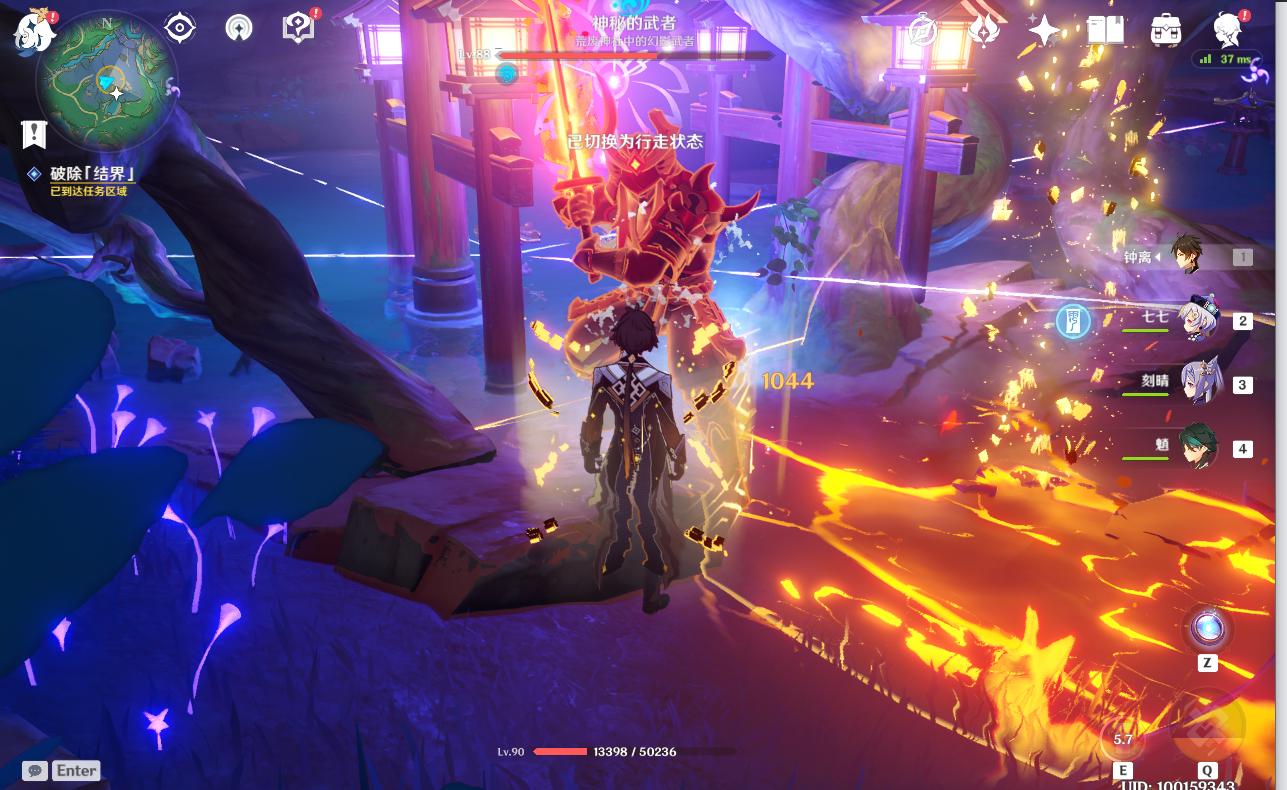Open the events compass icon

[x=922, y=31]
